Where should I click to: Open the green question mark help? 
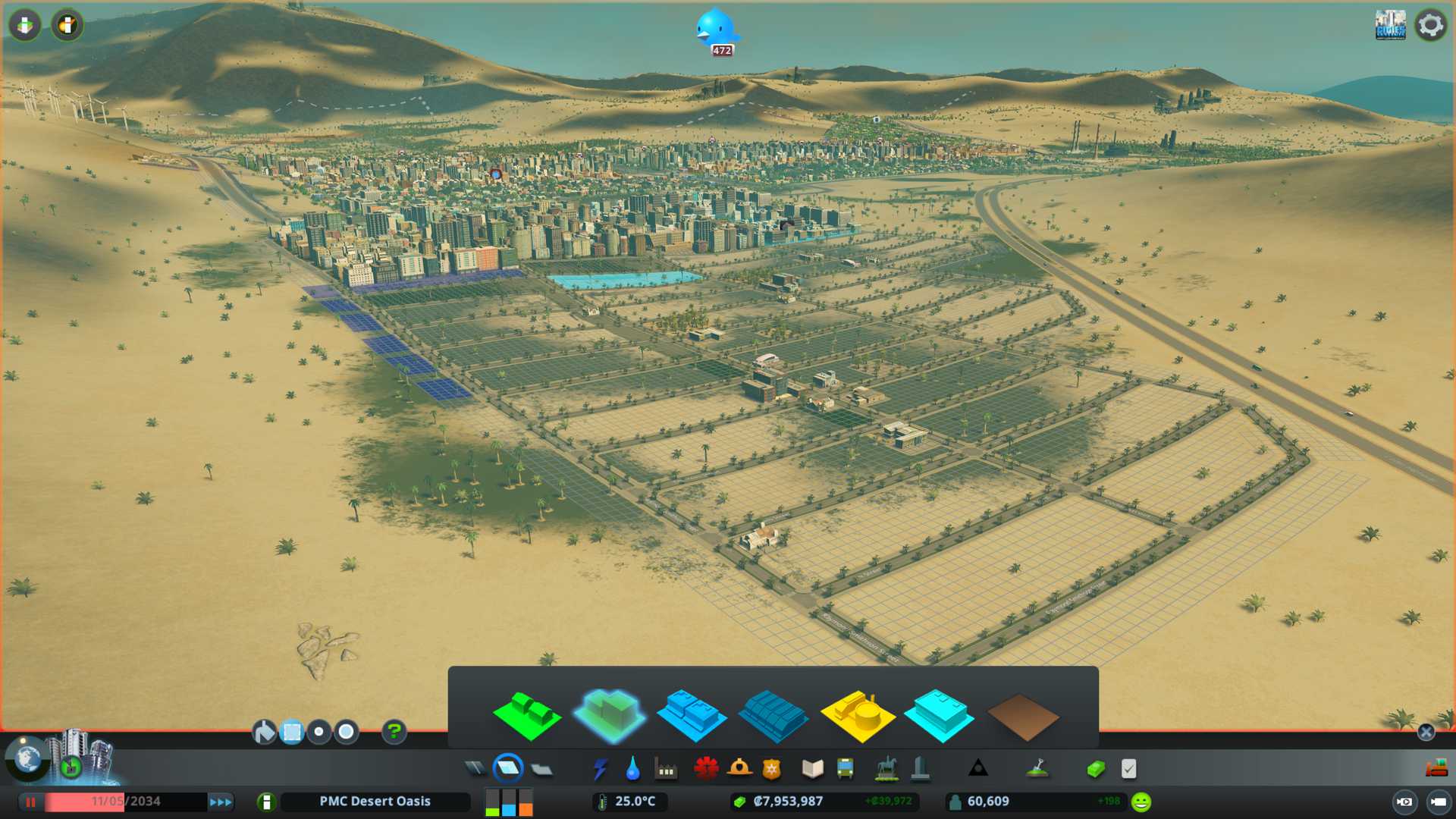(394, 732)
